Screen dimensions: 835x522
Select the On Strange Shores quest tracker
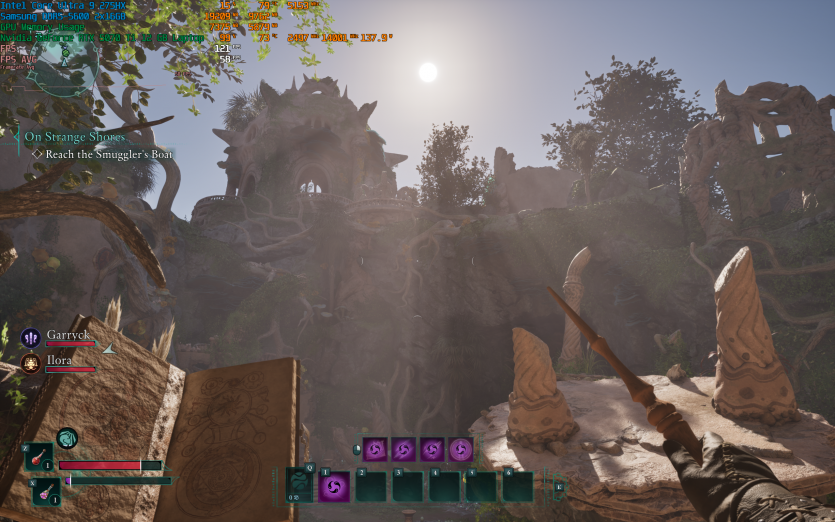75,136
